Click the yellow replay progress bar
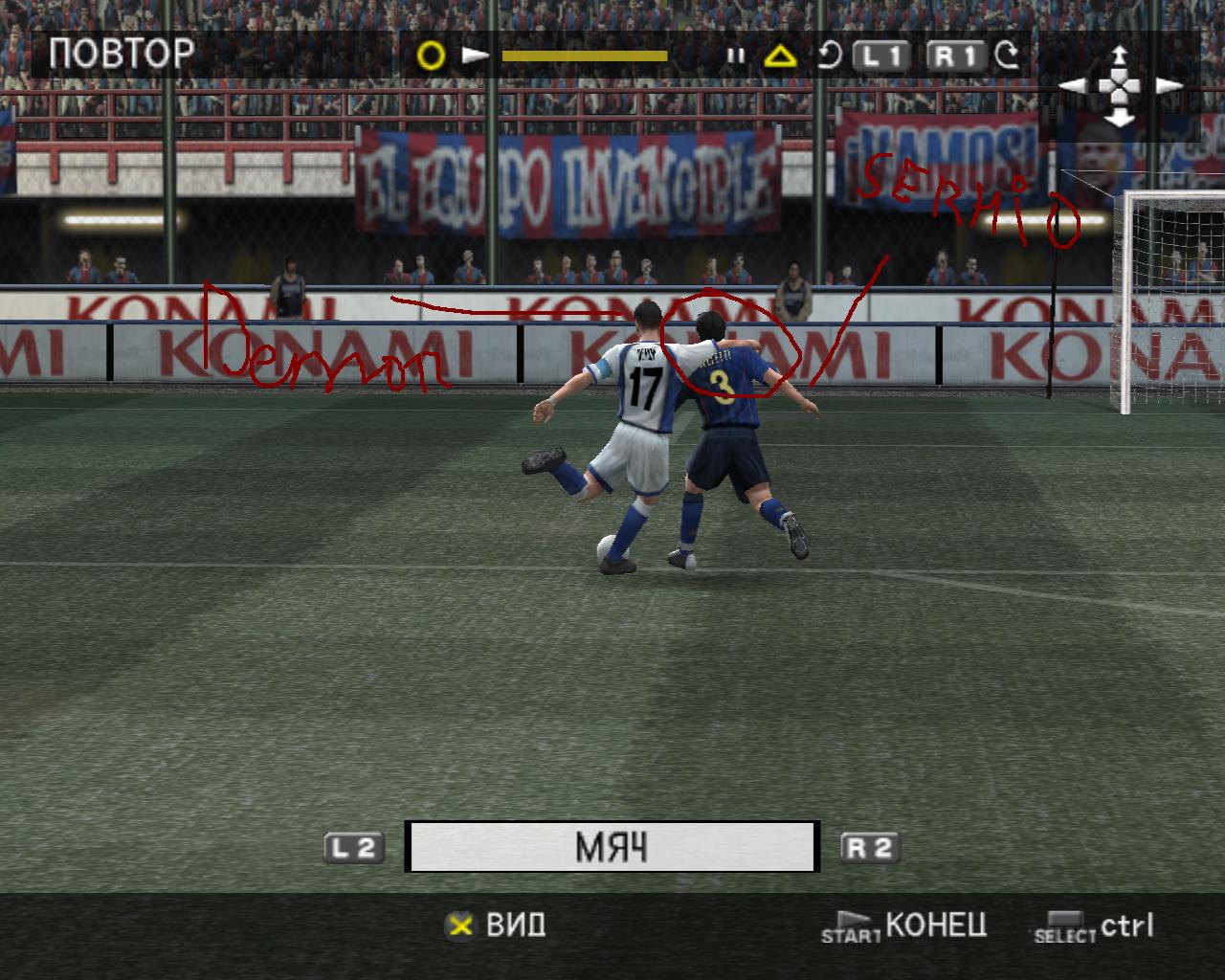Screen dimensions: 1225x980 (x=584, y=56)
